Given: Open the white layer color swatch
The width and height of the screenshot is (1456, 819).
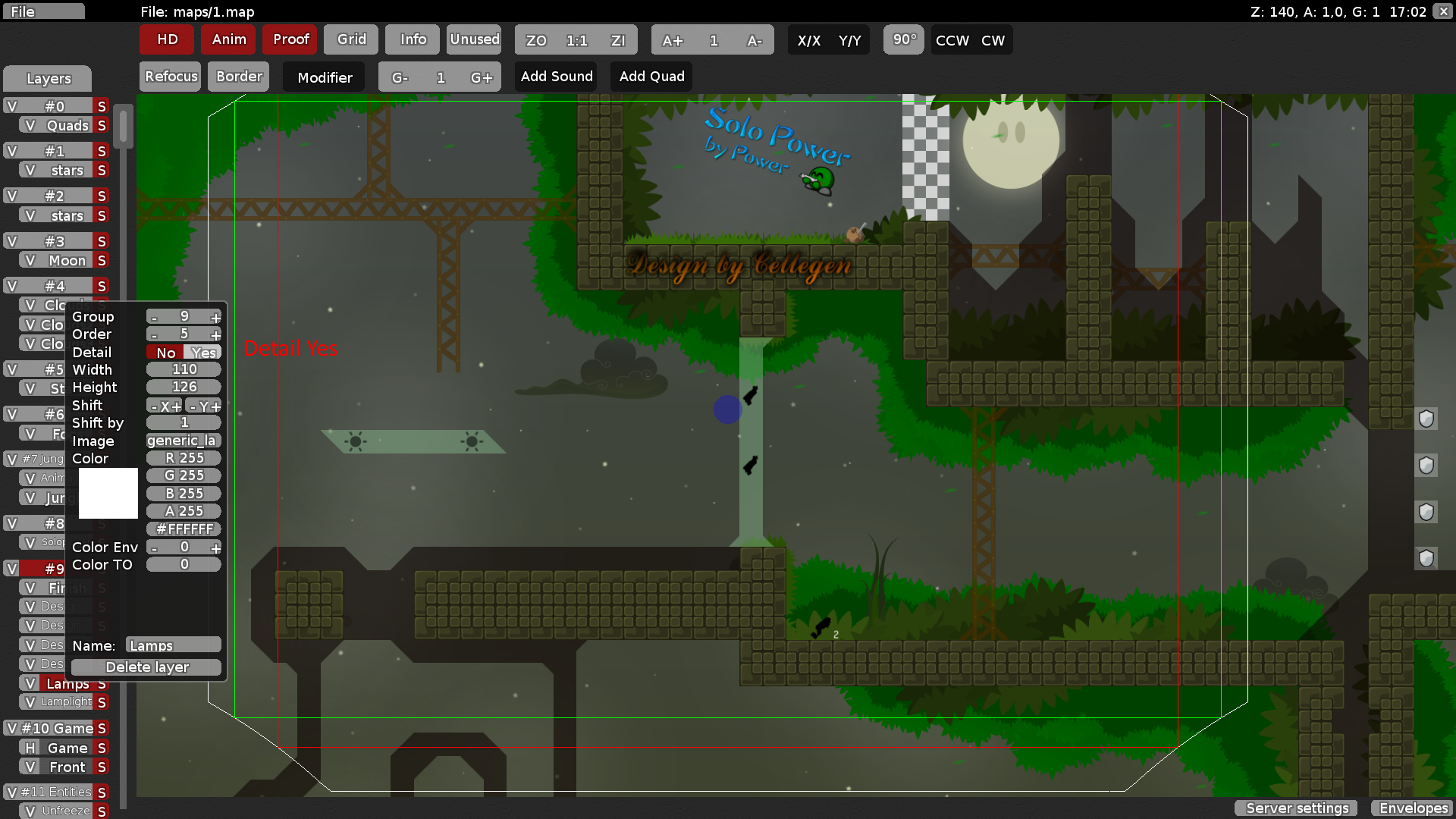Looking at the screenshot, I should pos(107,493).
